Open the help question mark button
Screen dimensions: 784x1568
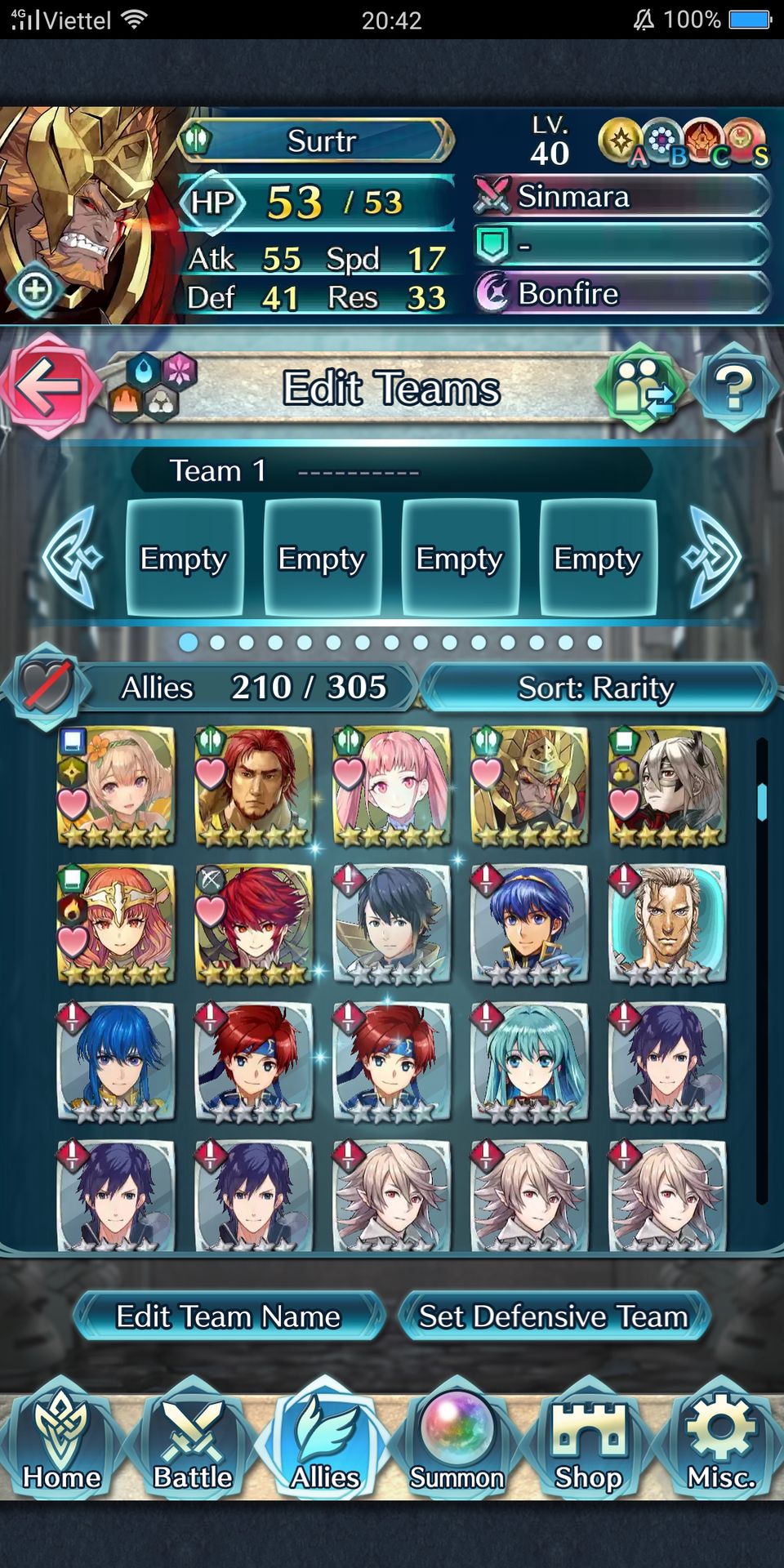point(733,388)
